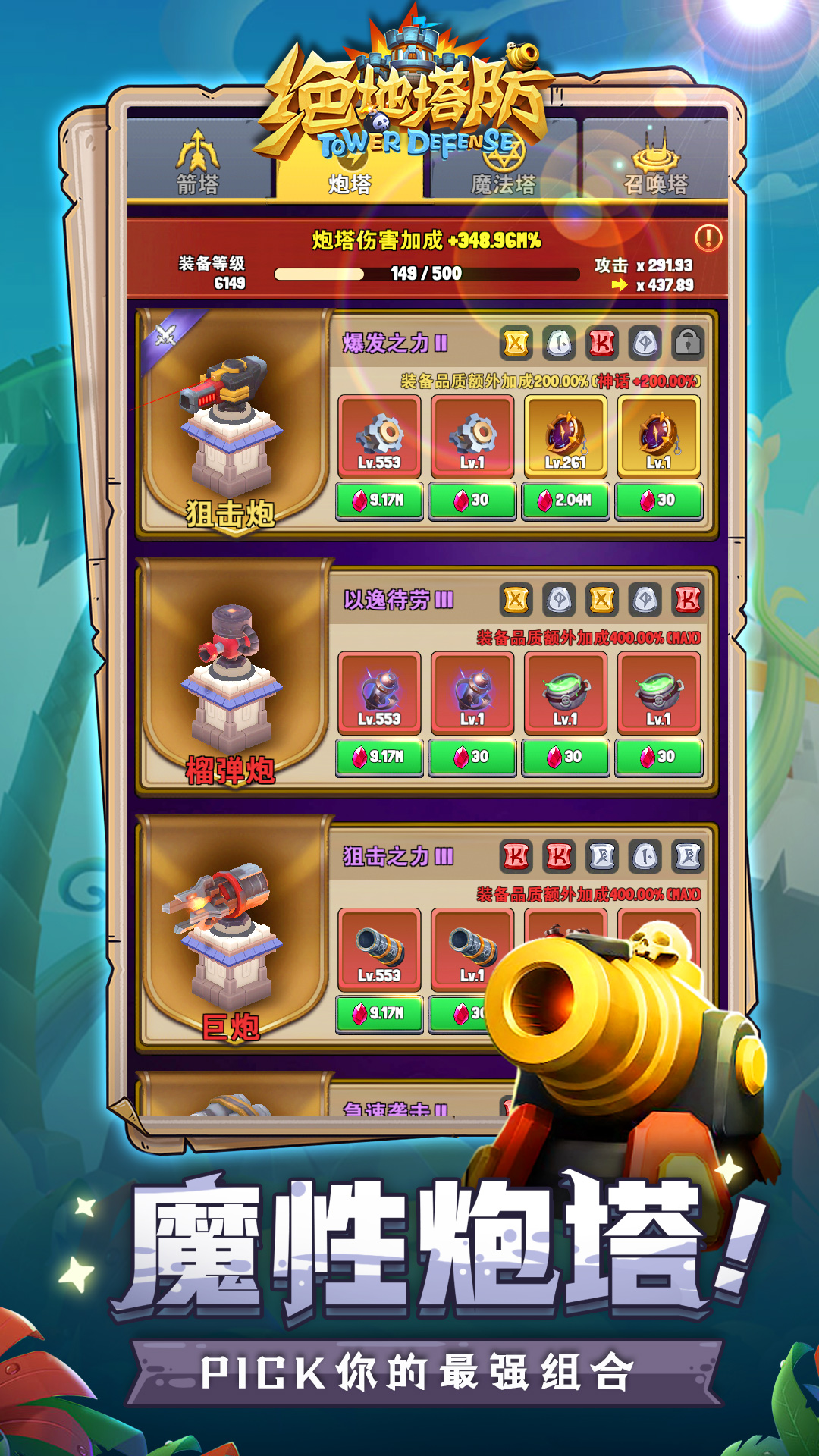This screenshot has height=1456, width=819.
Task: Show the damage bonus info exclamation icon
Action: 708,238
